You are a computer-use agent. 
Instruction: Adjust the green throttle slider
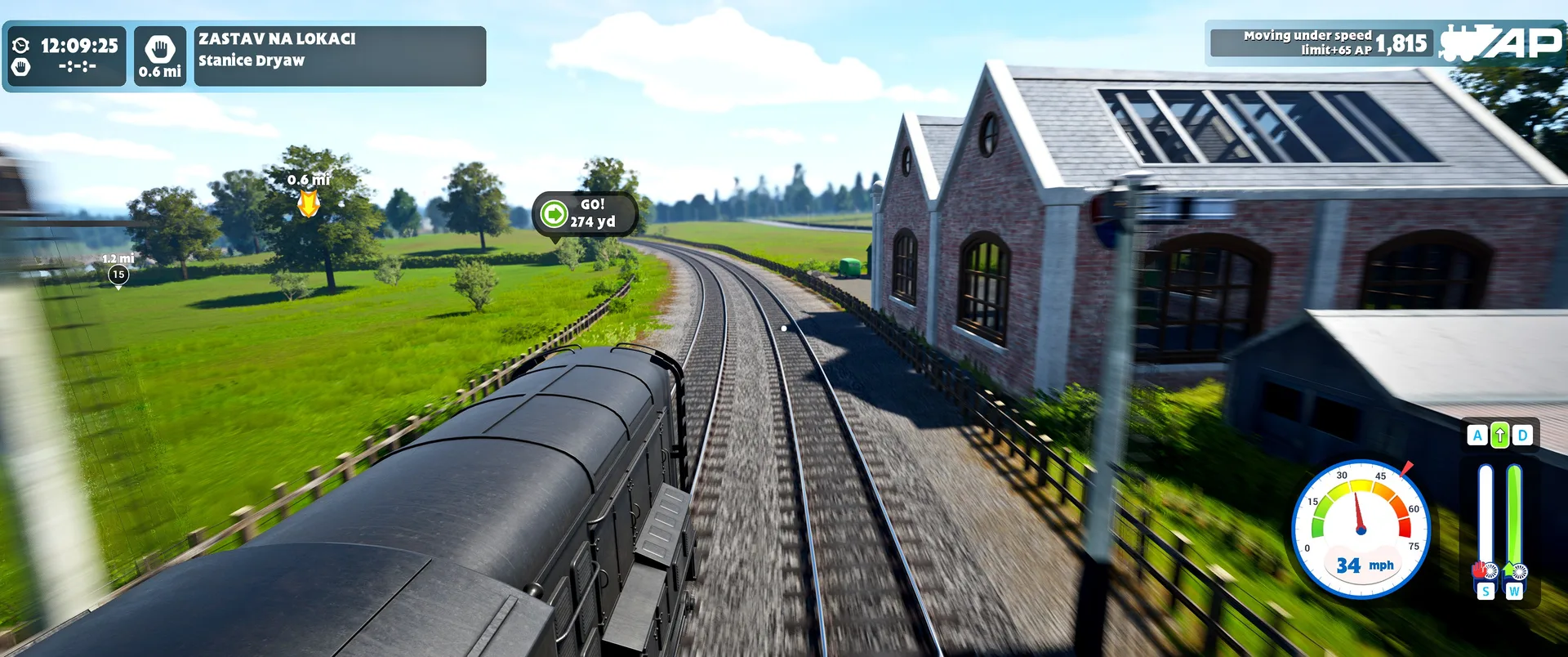1514,515
